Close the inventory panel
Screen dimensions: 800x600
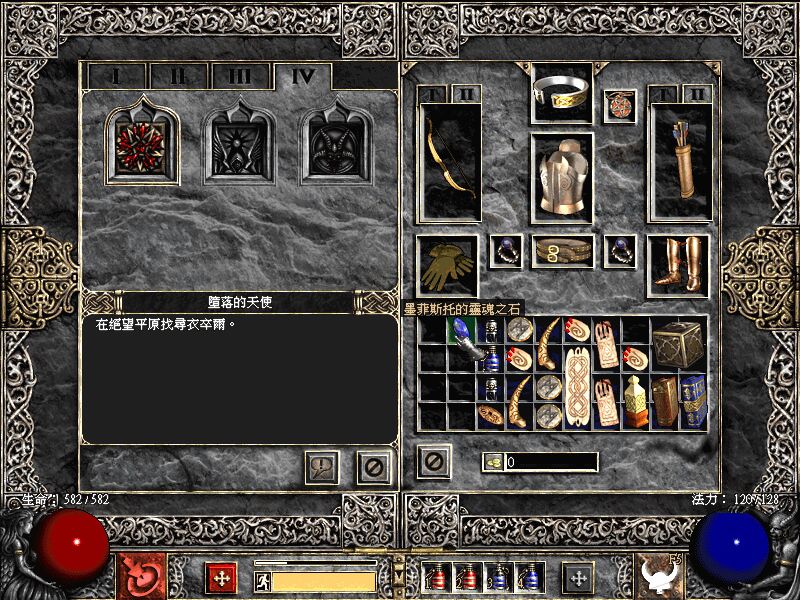pyautogui.click(x=434, y=461)
